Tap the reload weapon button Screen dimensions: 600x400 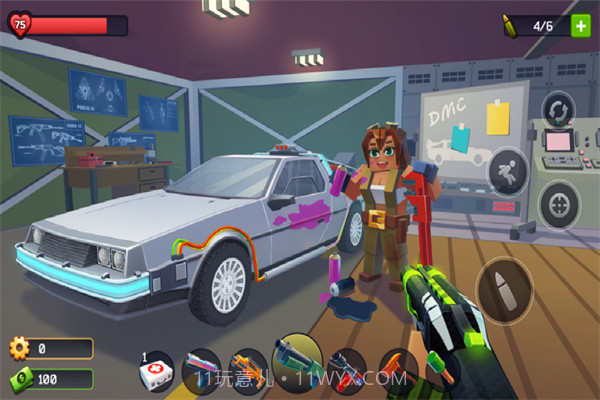pyautogui.click(x=556, y=109)
